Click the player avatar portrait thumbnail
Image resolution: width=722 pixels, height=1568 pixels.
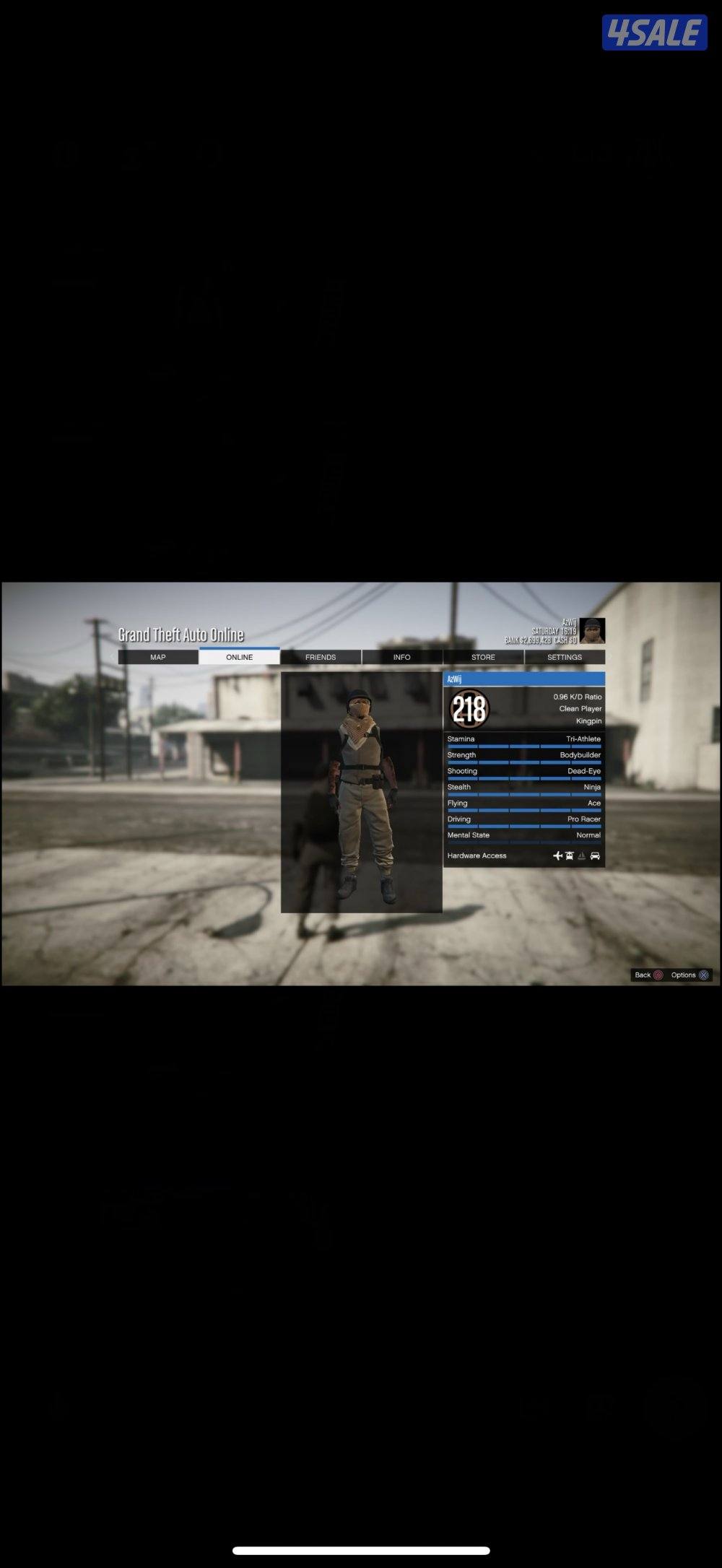593,631
